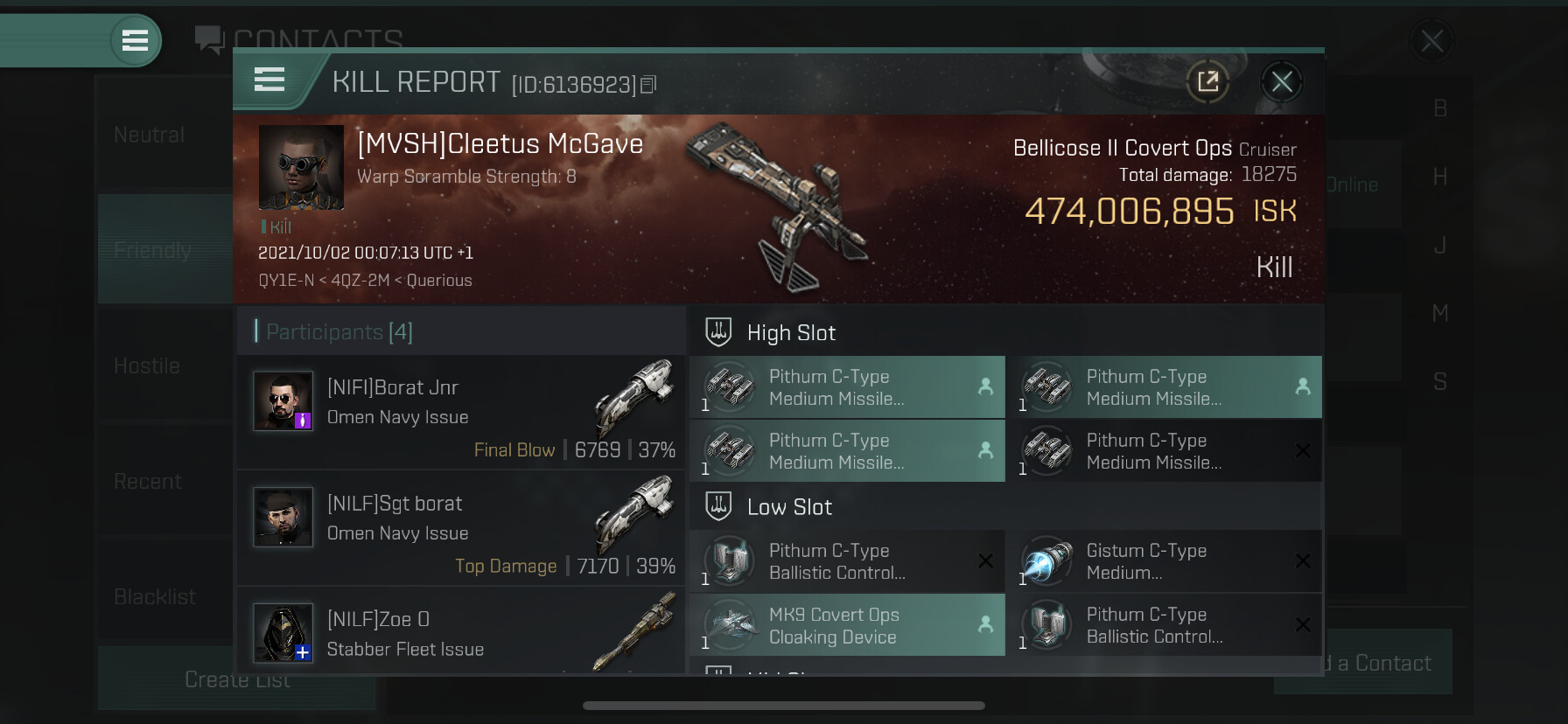Open the Kill Report hamburger menu

click(x=269, y=80)
